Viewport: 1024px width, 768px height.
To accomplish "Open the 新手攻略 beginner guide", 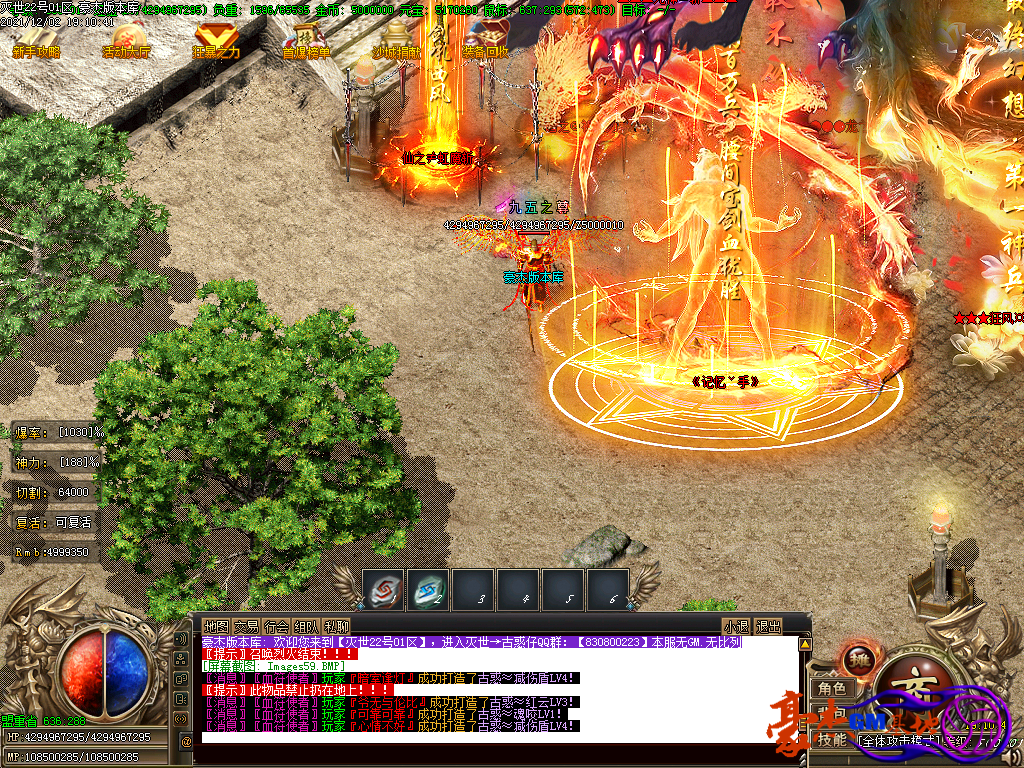I will [36, 38].
